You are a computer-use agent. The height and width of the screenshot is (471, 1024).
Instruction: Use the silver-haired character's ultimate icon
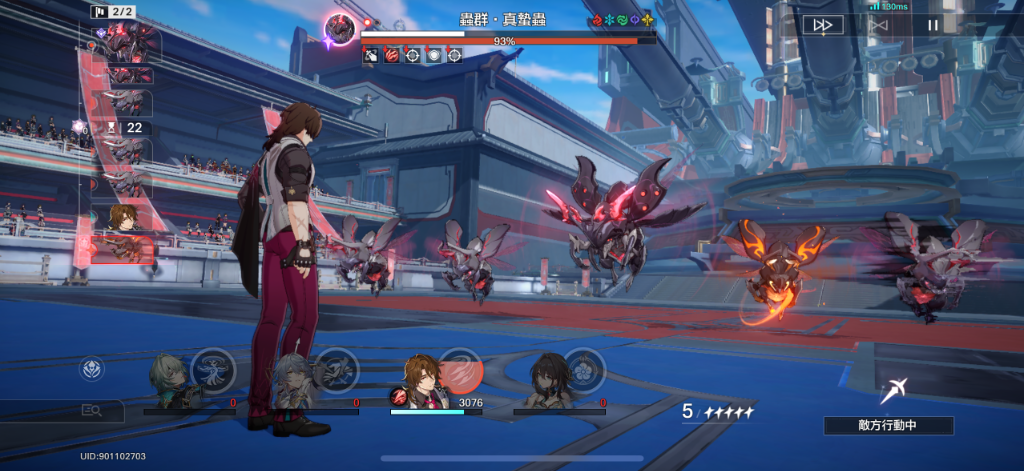[337, 368]
